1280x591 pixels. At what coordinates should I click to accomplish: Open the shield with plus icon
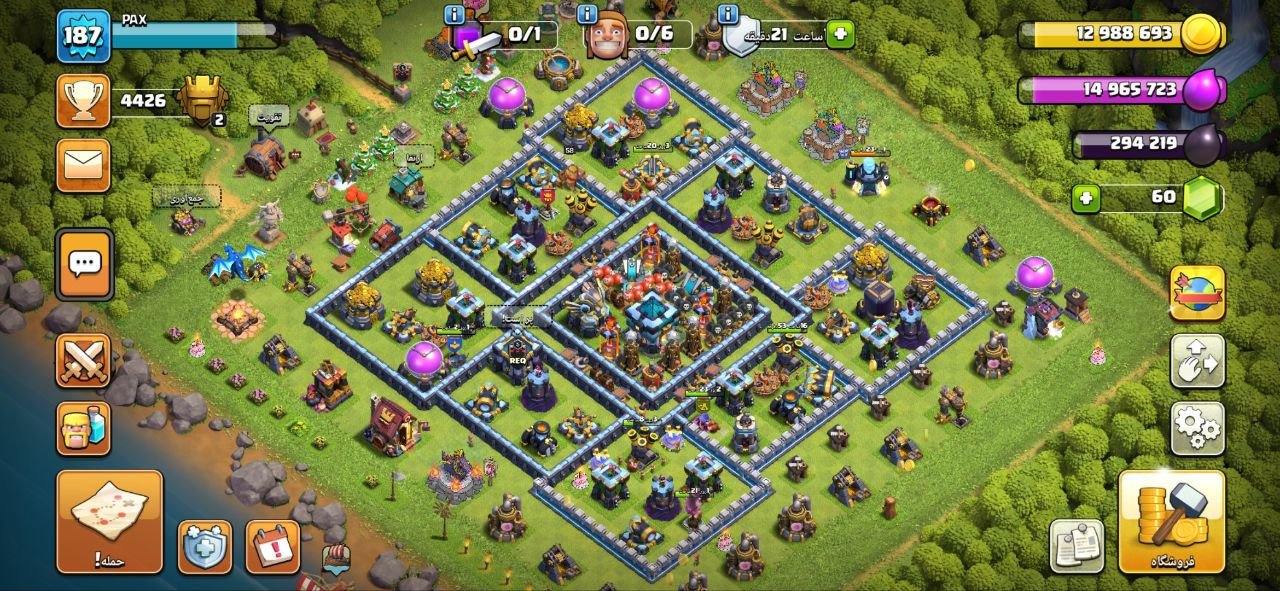point(204,546)
